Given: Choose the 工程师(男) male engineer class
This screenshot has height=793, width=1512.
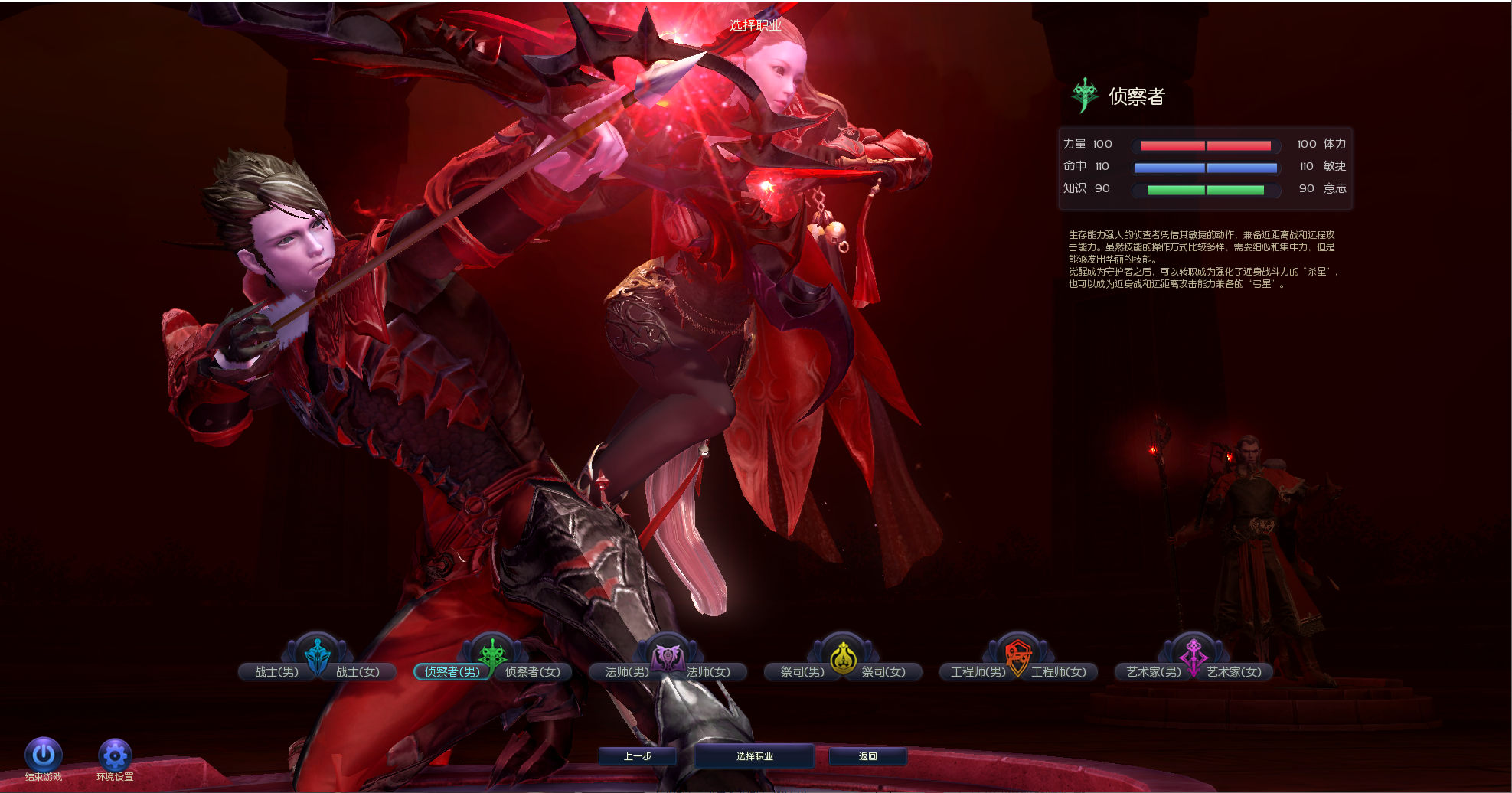Looking at the screenshot, I should tap(978, 672).
